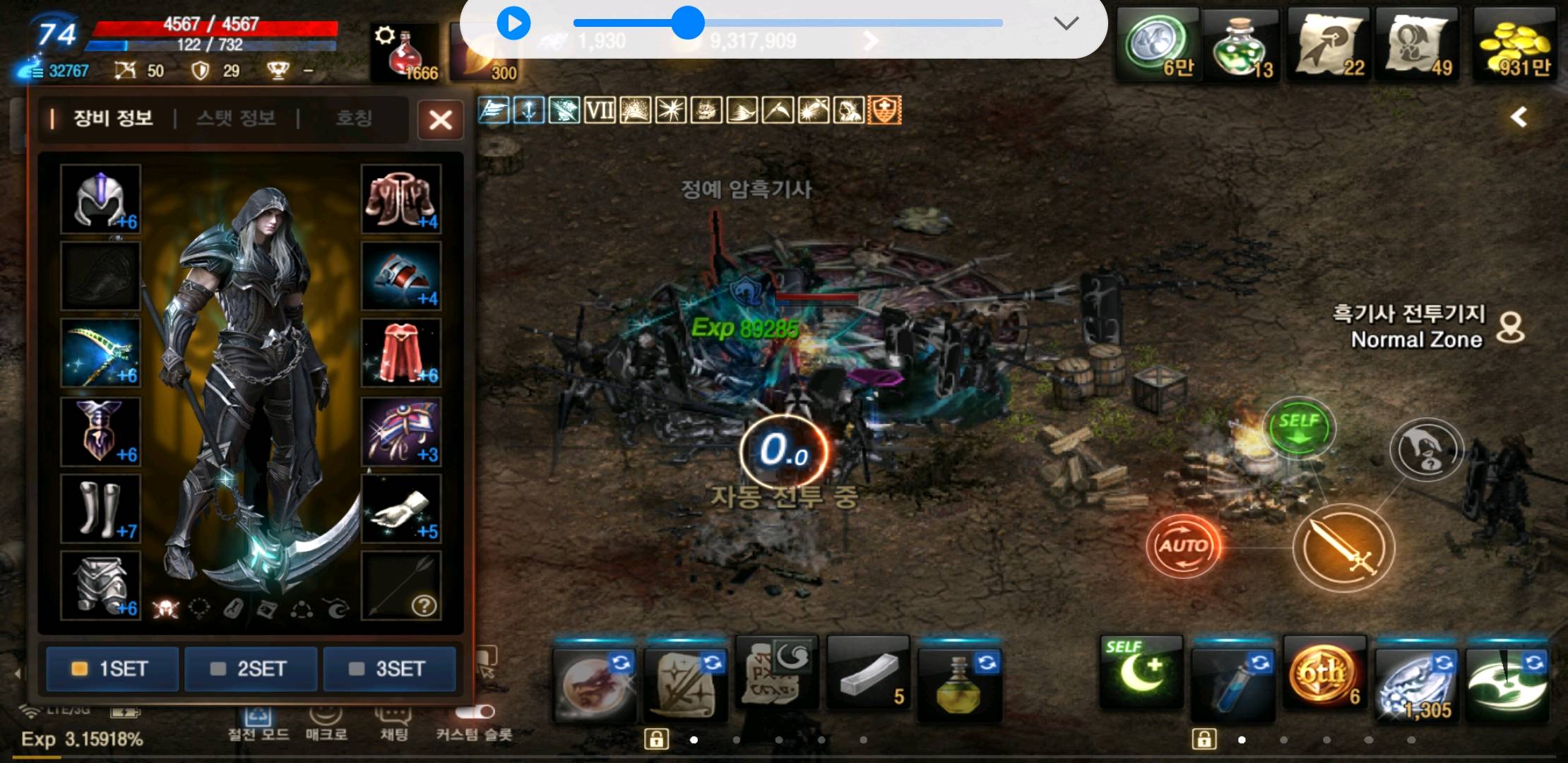Expand the video overlay dropdown chevron
The image size is (1568, 763).
click(1065, 23)
